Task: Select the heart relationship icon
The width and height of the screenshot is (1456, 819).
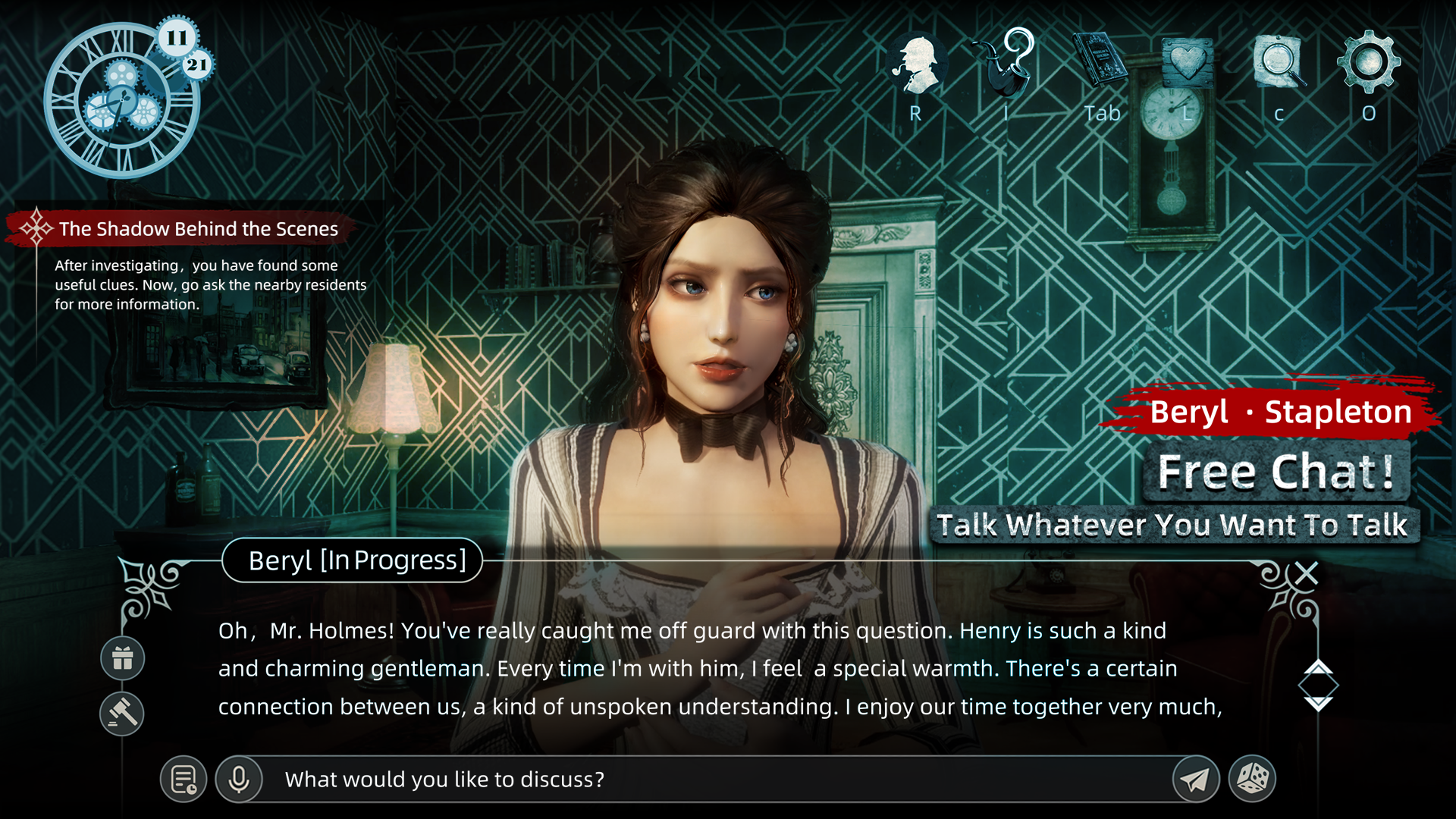Action: coord(1188,62)
